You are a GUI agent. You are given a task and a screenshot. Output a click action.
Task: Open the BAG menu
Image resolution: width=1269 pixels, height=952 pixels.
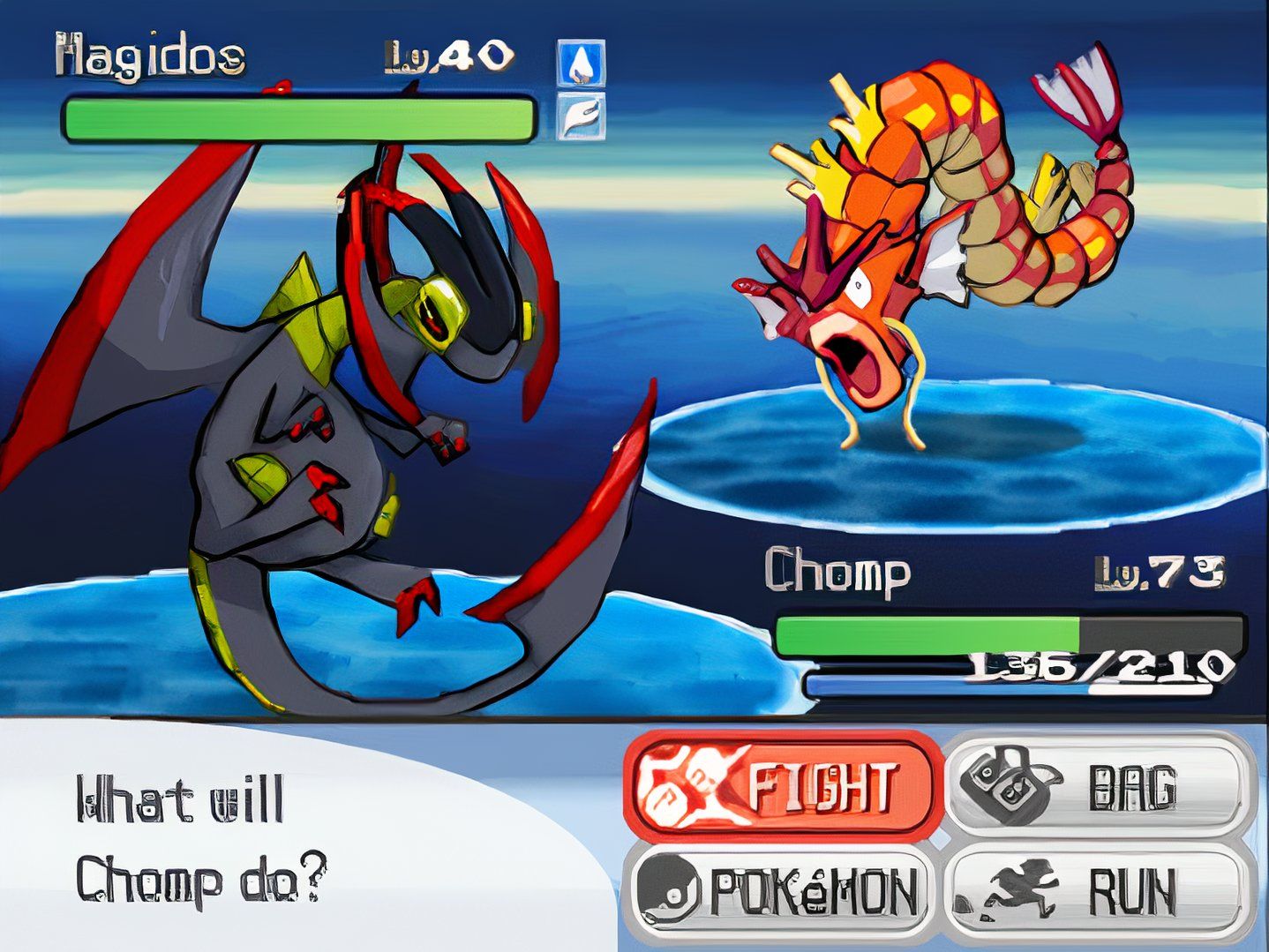click(1100, 784)
